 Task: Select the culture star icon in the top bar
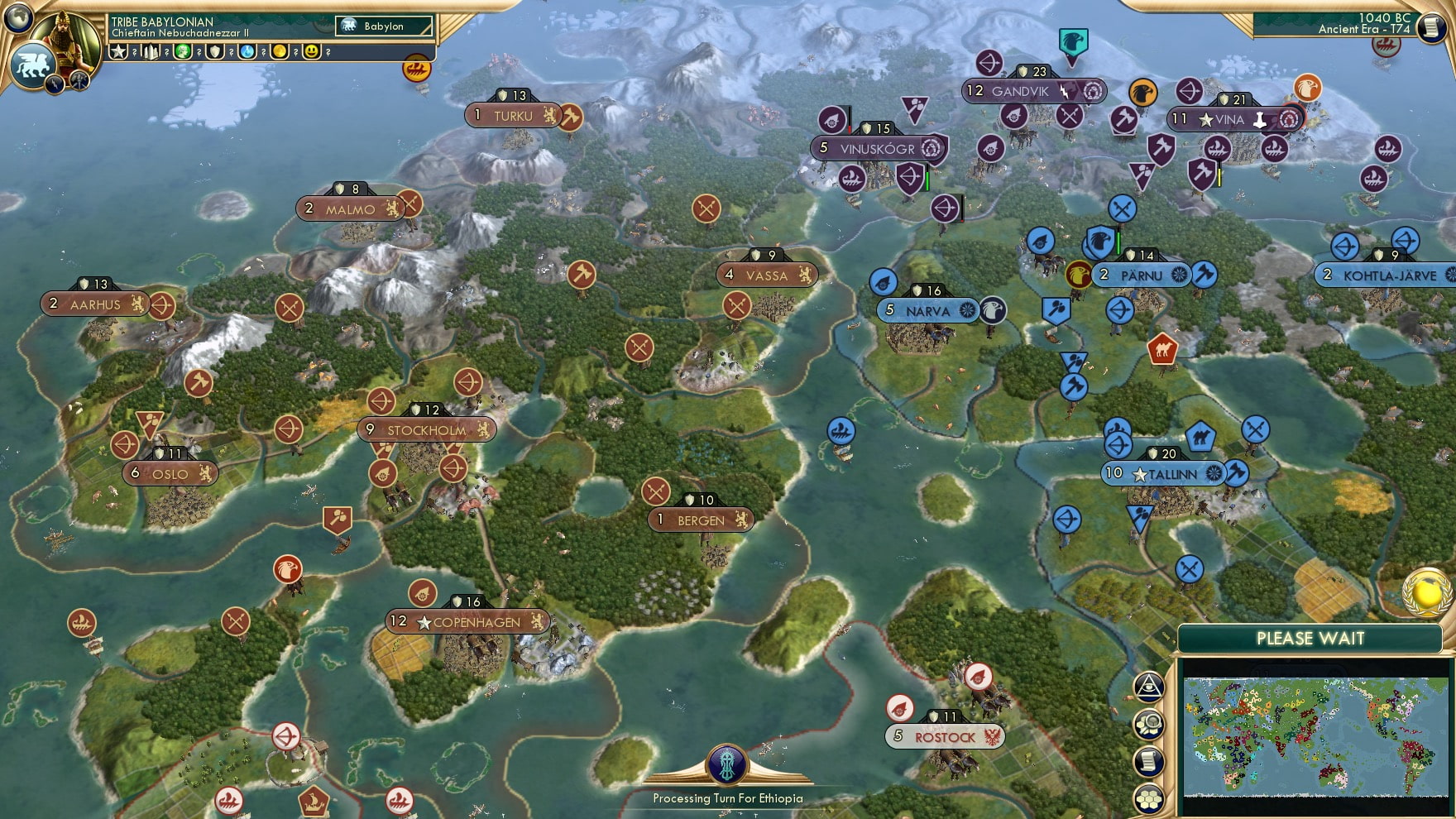(117, 51)
